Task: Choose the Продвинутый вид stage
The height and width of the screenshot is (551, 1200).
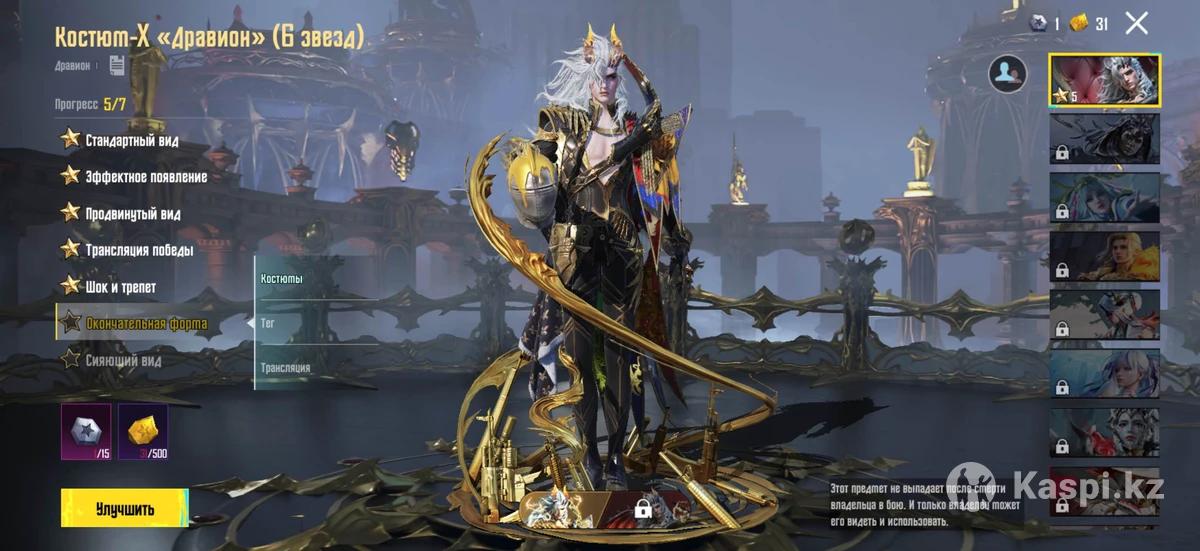Action: pos(132,213)
